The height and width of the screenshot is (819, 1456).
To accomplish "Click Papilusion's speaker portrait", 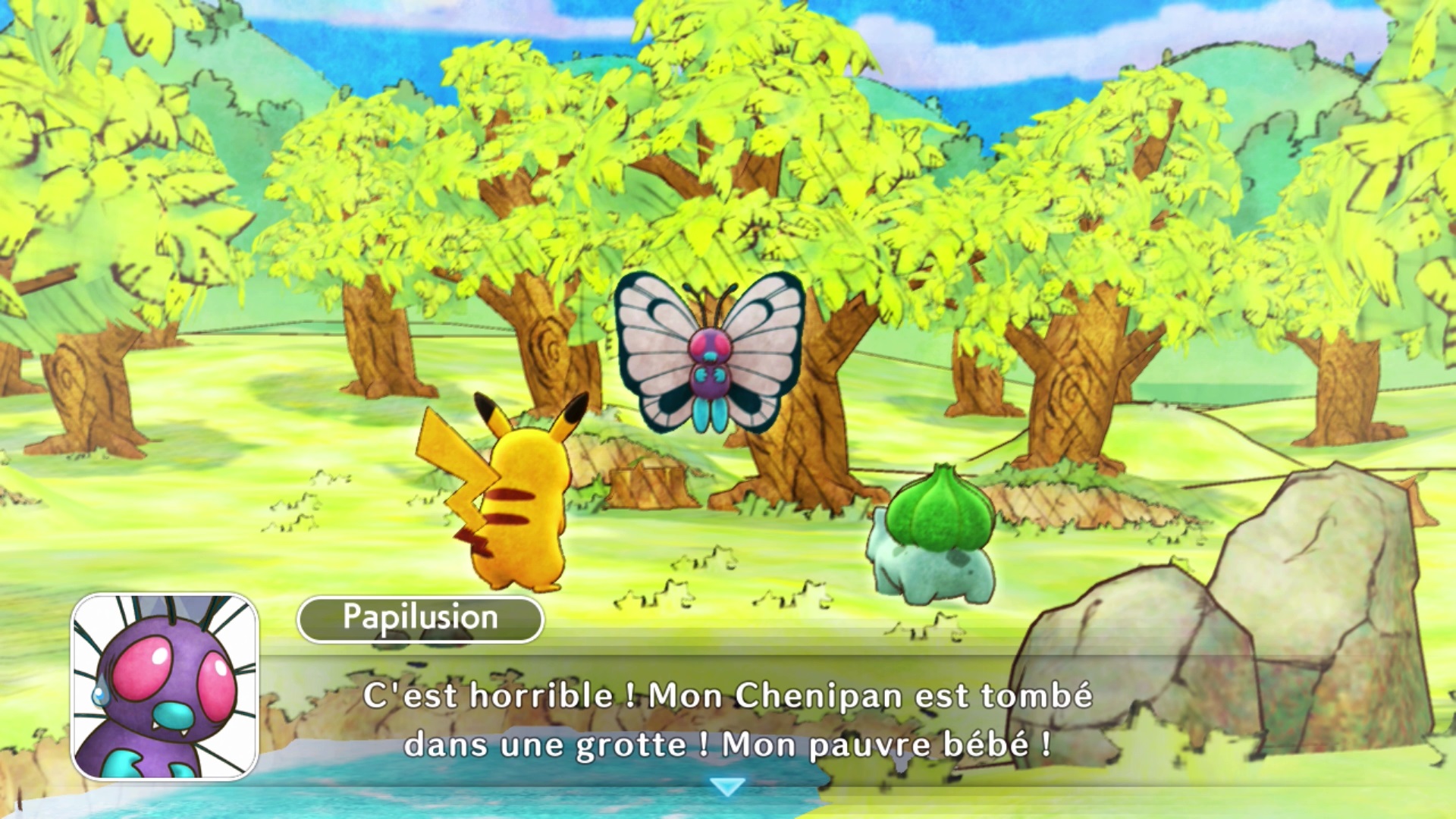I will tap(165, 687).
